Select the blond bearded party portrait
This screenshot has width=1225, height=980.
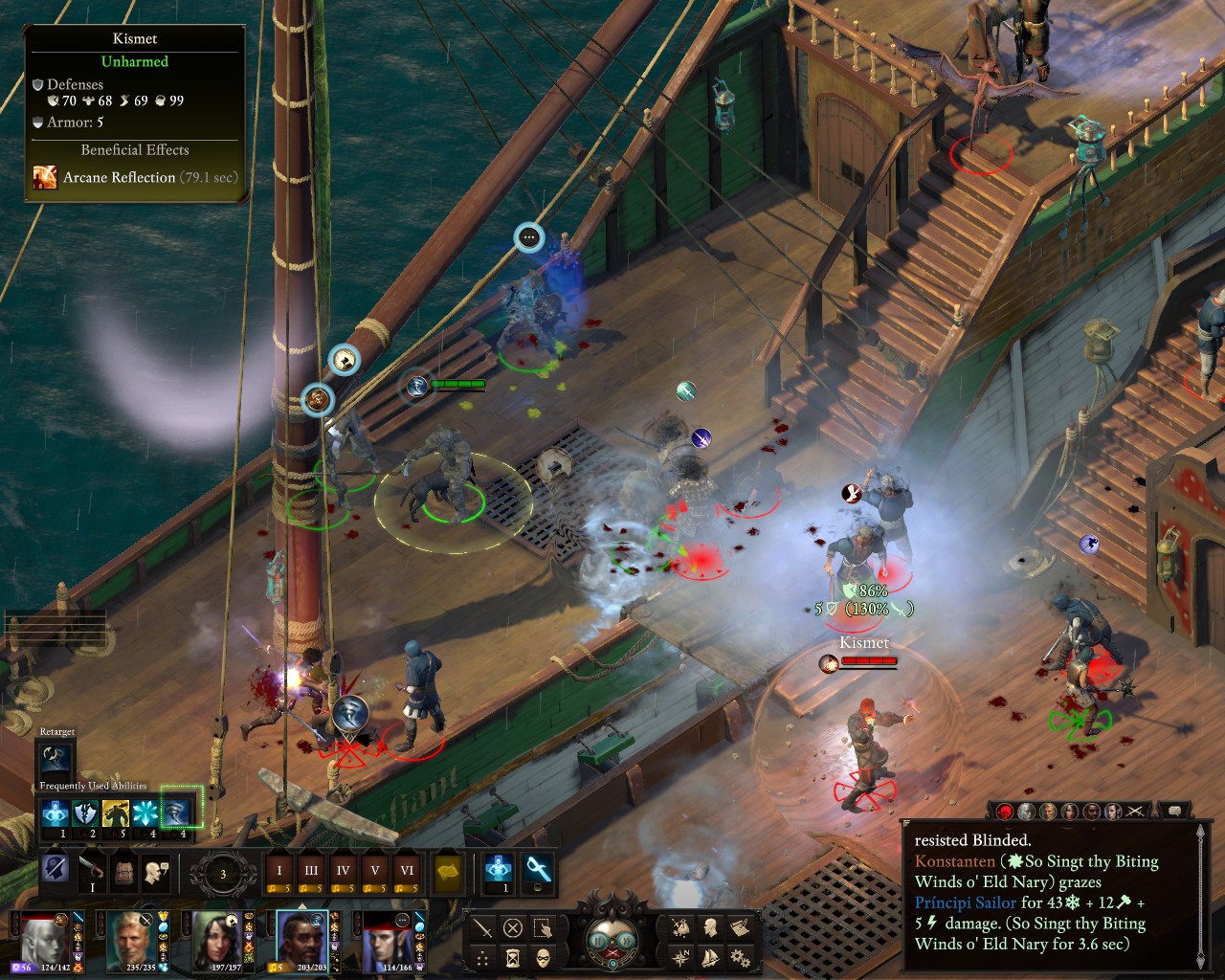(132, 939)
